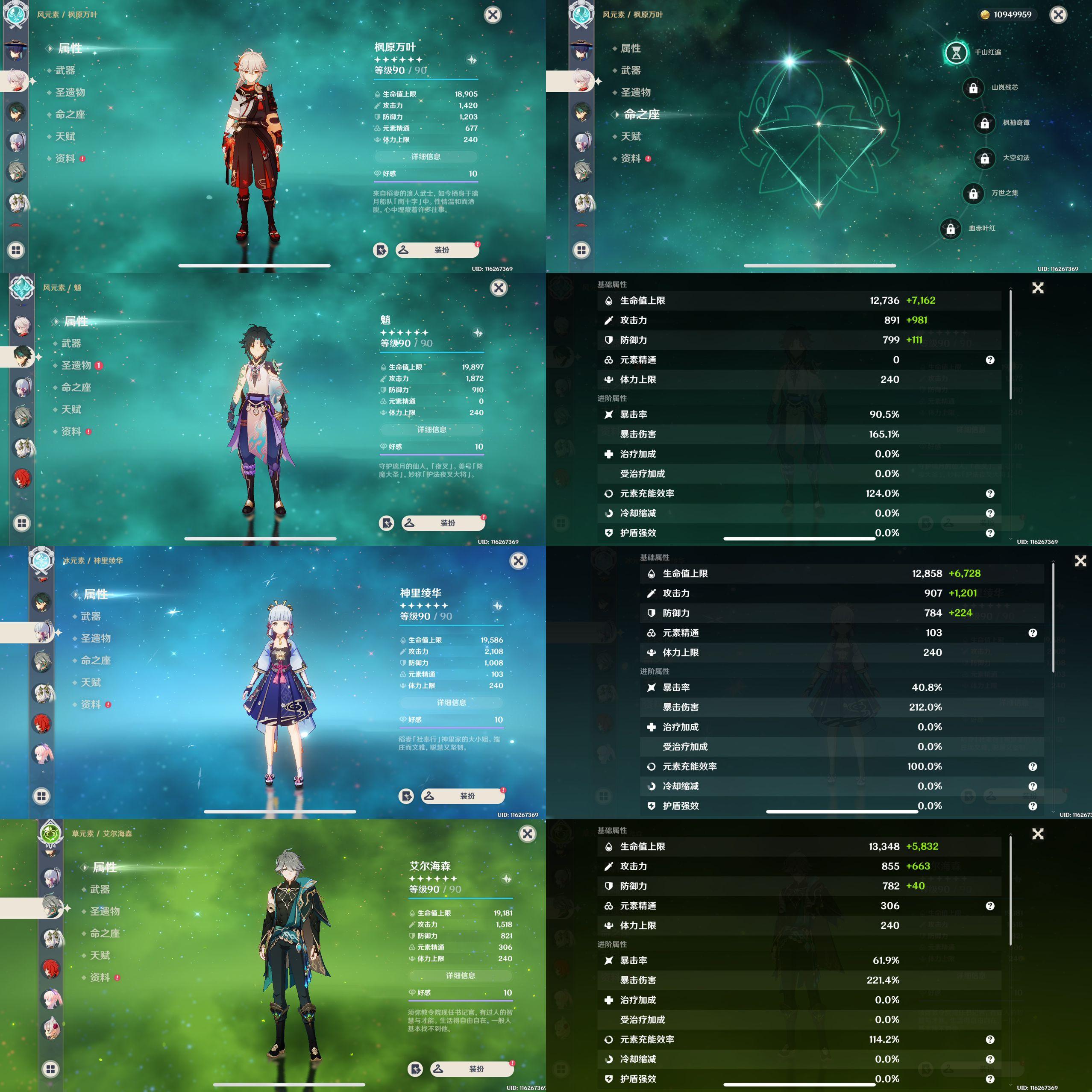This screenshot has height=1092, width=1092.
Task: Open 详细信息 under 魈's stats
Action: coord(431,429)
